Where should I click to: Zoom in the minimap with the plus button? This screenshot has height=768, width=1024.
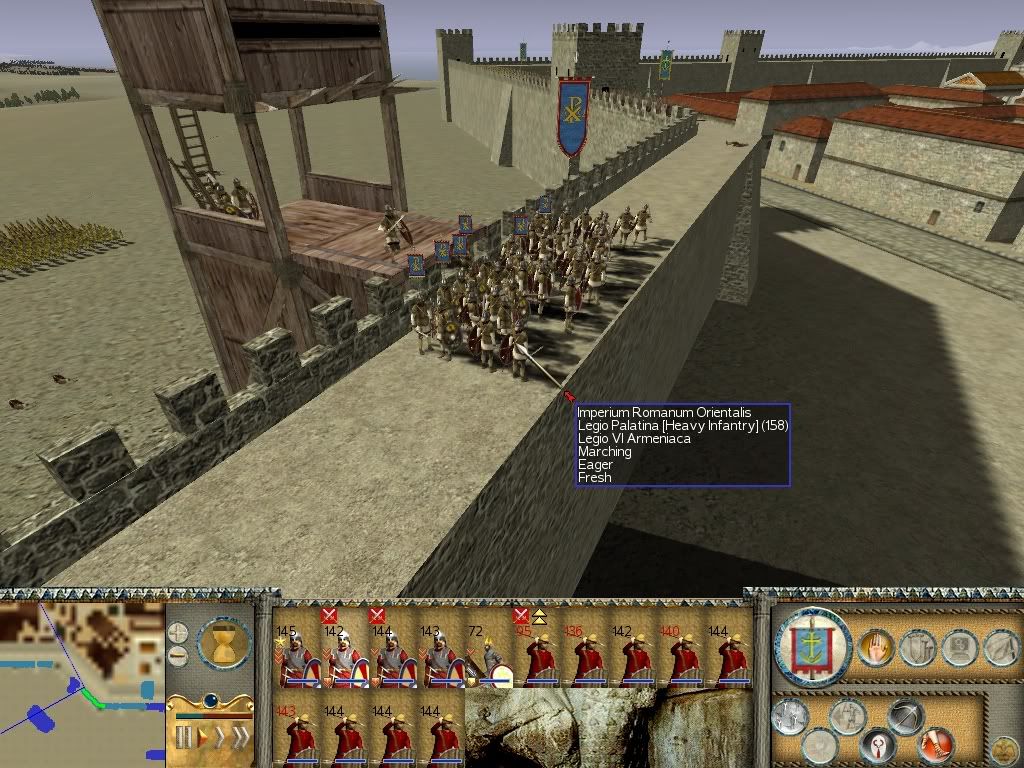[x=178, y=633]
